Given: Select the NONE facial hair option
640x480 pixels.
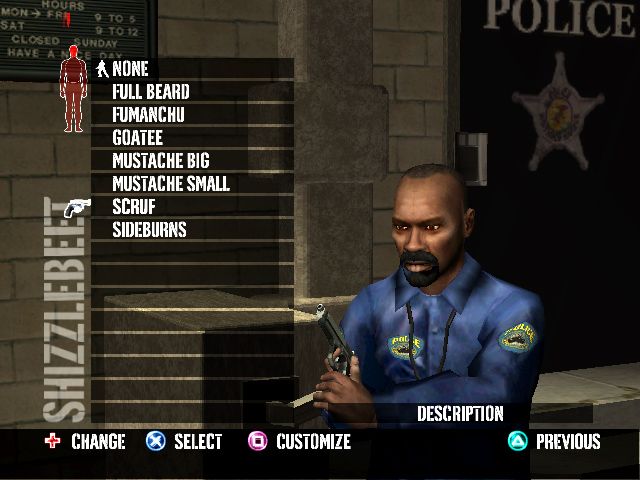Looking at the screenshot, I should 130,69.
